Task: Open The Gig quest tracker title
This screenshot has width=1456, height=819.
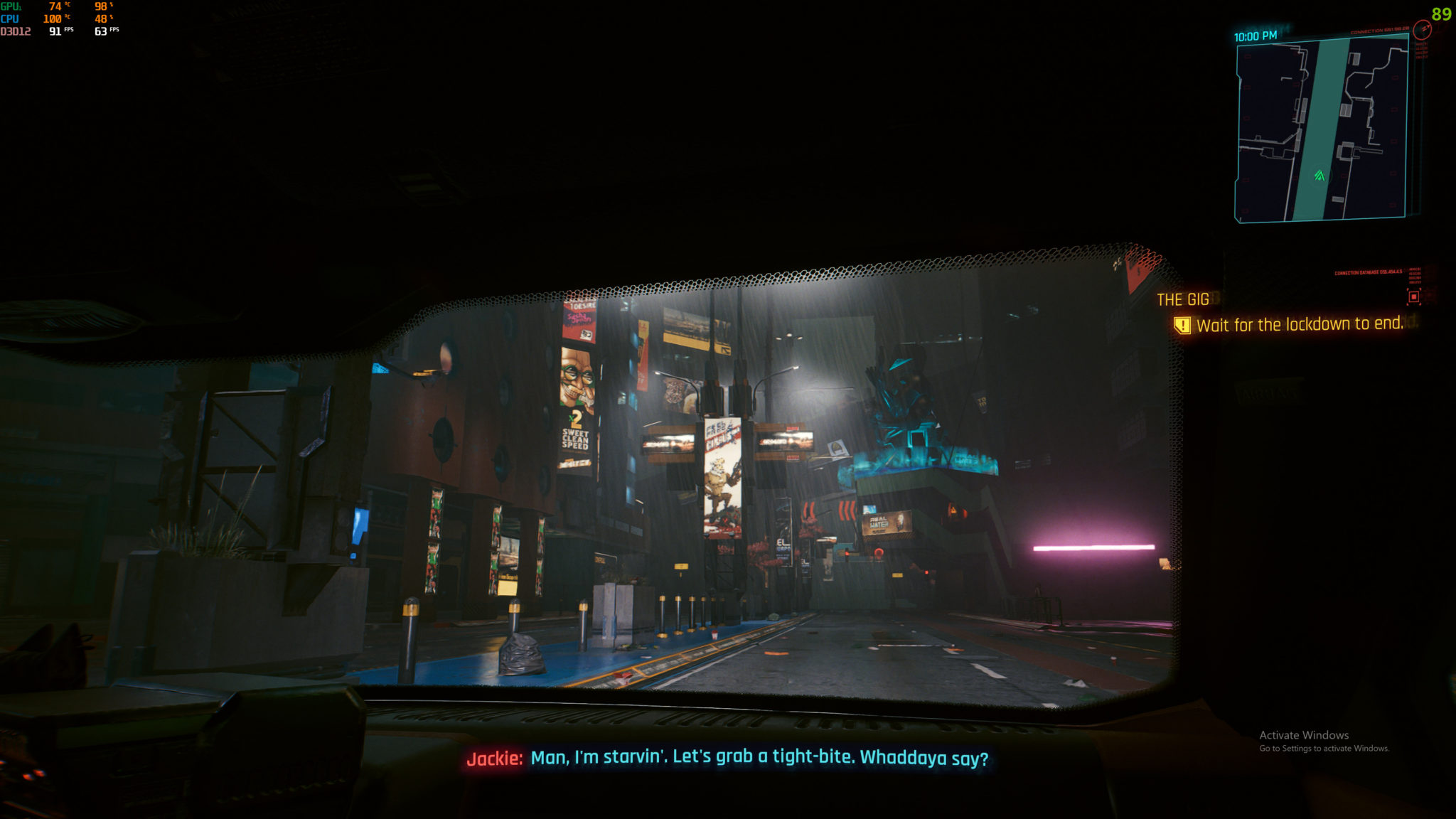Action: (1182, 299)
